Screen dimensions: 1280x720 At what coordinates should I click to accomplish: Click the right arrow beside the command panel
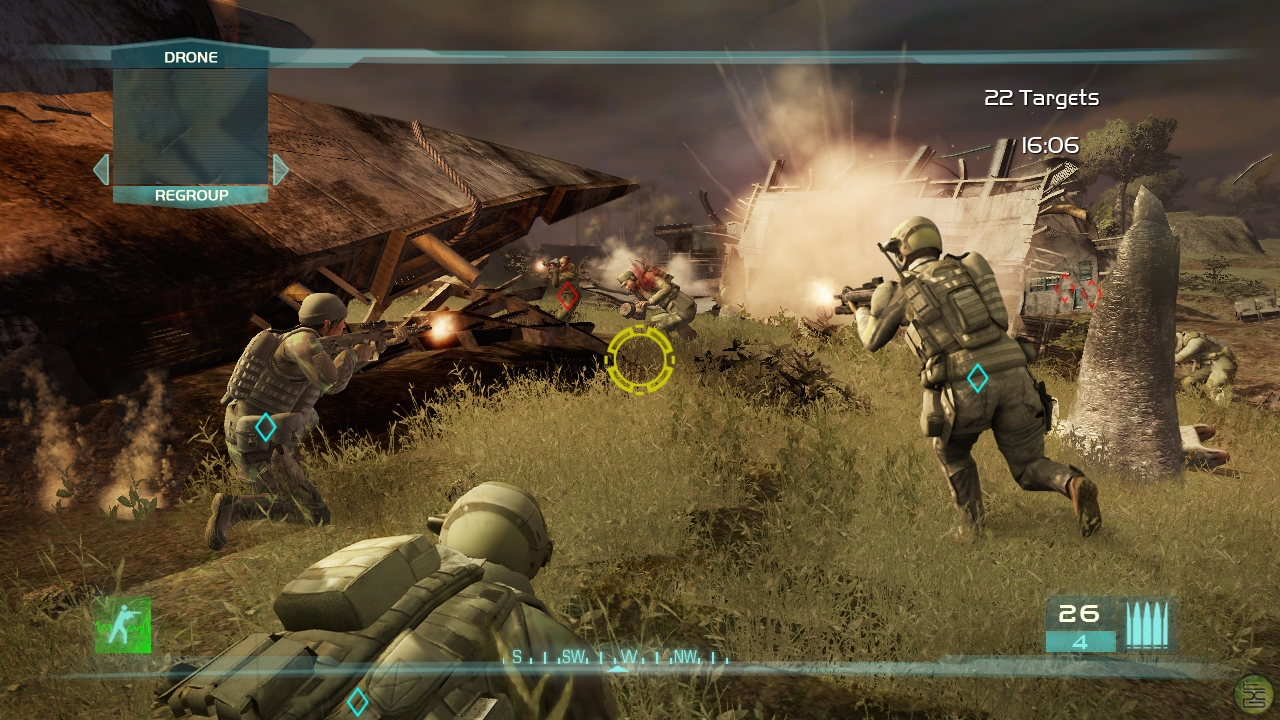point(280,170)
